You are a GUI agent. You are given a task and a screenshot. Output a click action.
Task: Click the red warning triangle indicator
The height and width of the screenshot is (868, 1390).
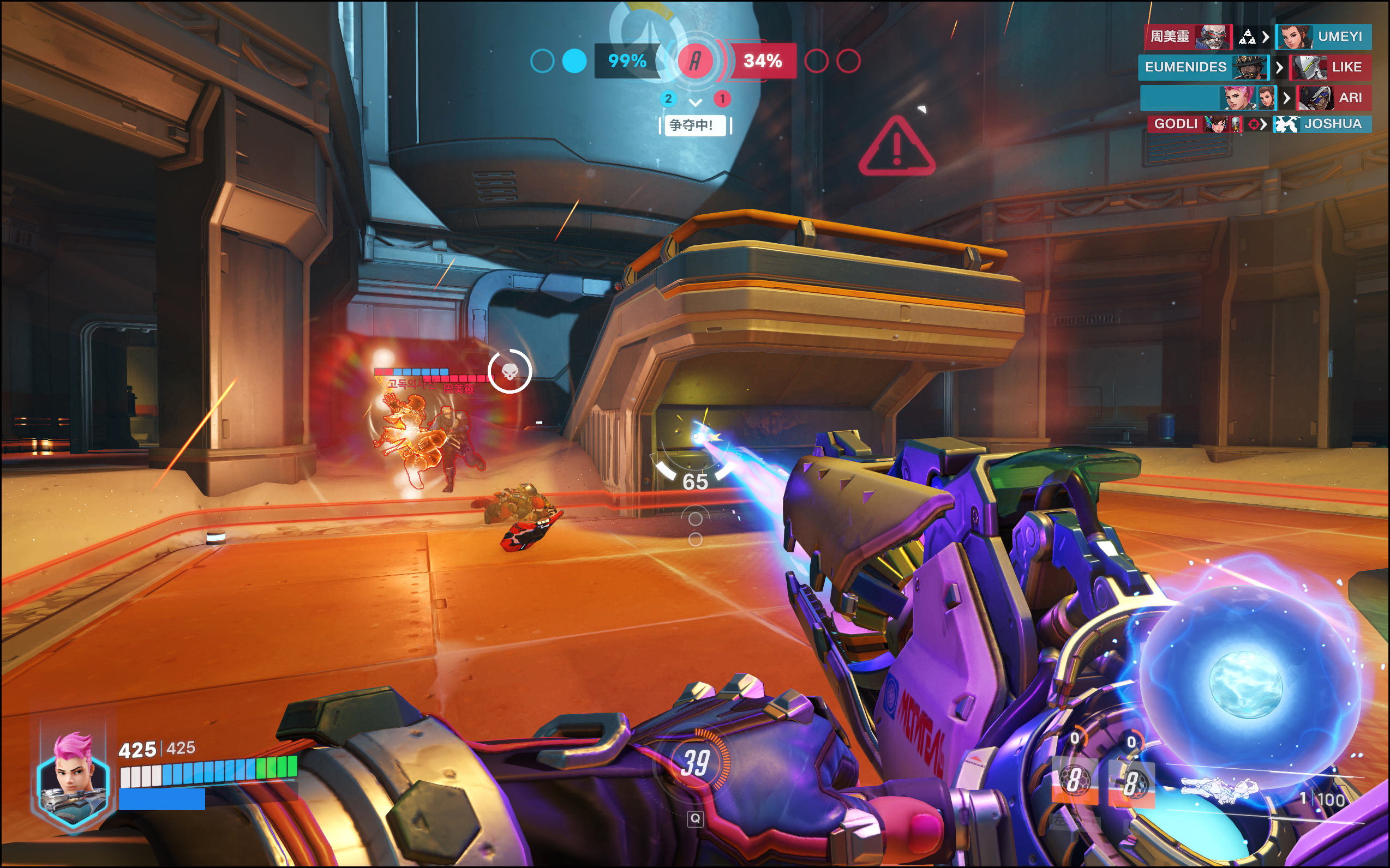897,147
